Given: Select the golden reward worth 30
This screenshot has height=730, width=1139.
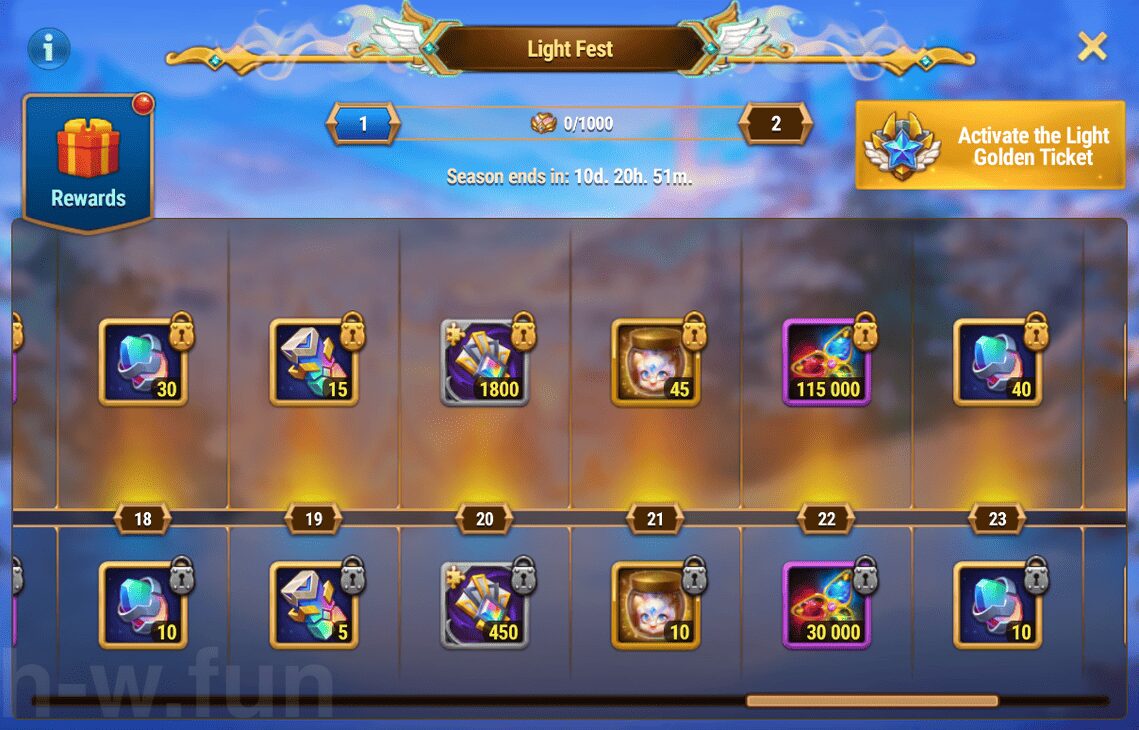Looking at the screenshot, I should (x=143, y=362).
